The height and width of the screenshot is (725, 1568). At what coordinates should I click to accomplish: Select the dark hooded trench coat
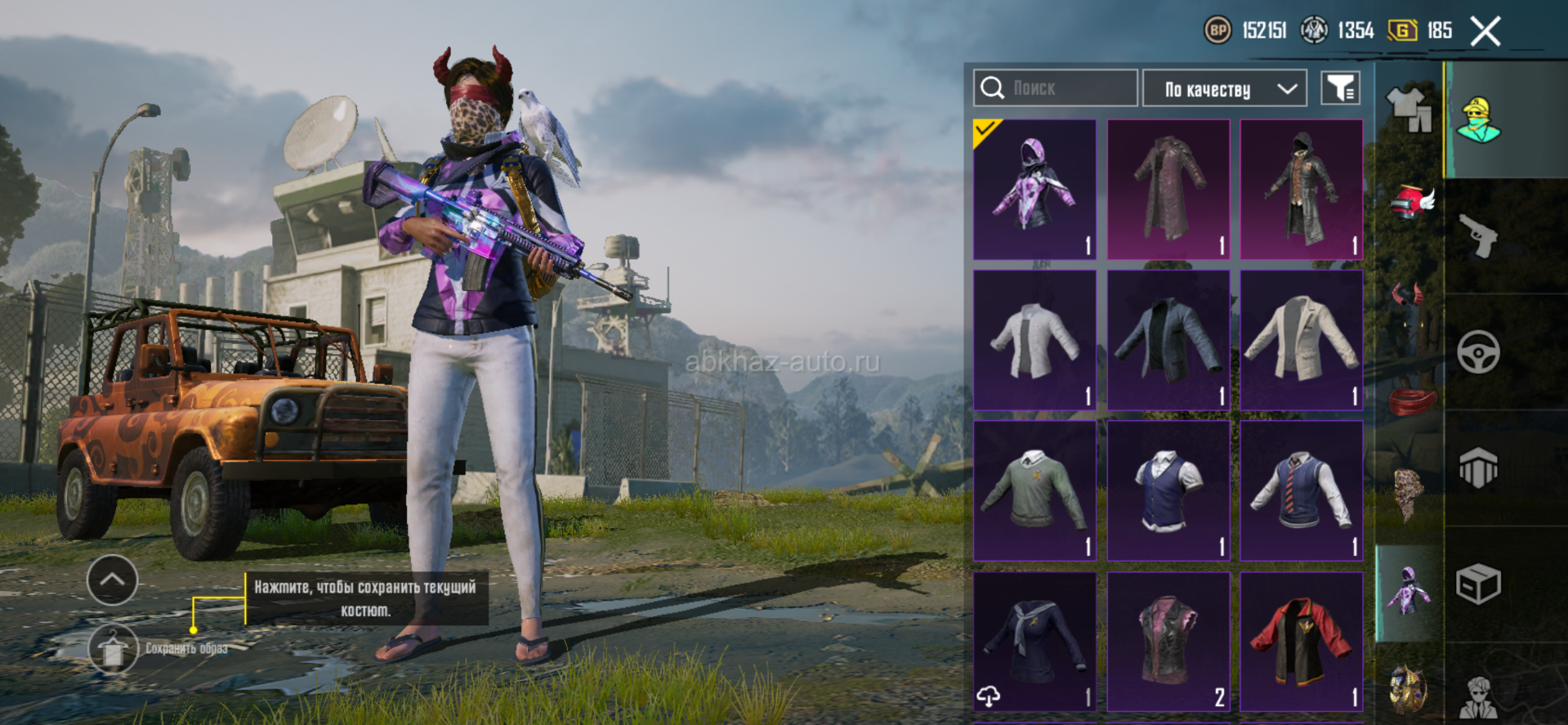pyautogui.click(x=1301, y=189)
